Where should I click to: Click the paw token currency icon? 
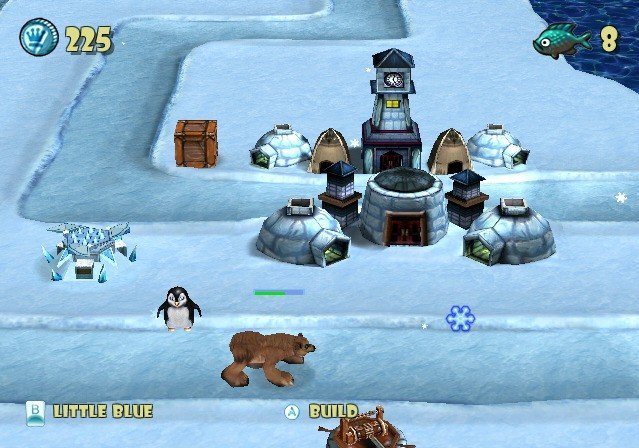click(38, 38)
